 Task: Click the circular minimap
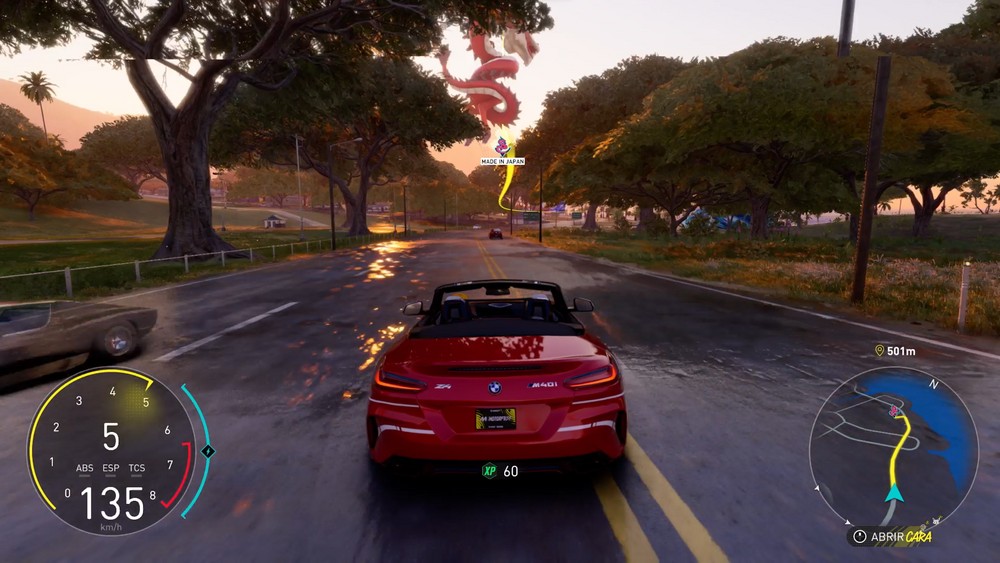coord(893,446)
